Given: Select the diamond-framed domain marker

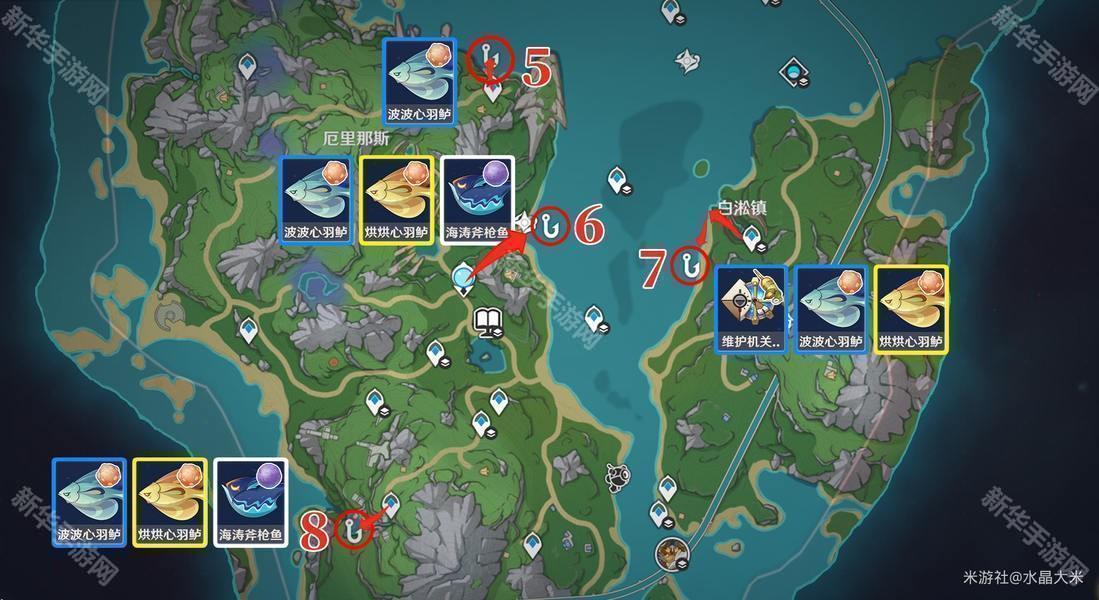Looking at the screenshot, I should point(794,72).
